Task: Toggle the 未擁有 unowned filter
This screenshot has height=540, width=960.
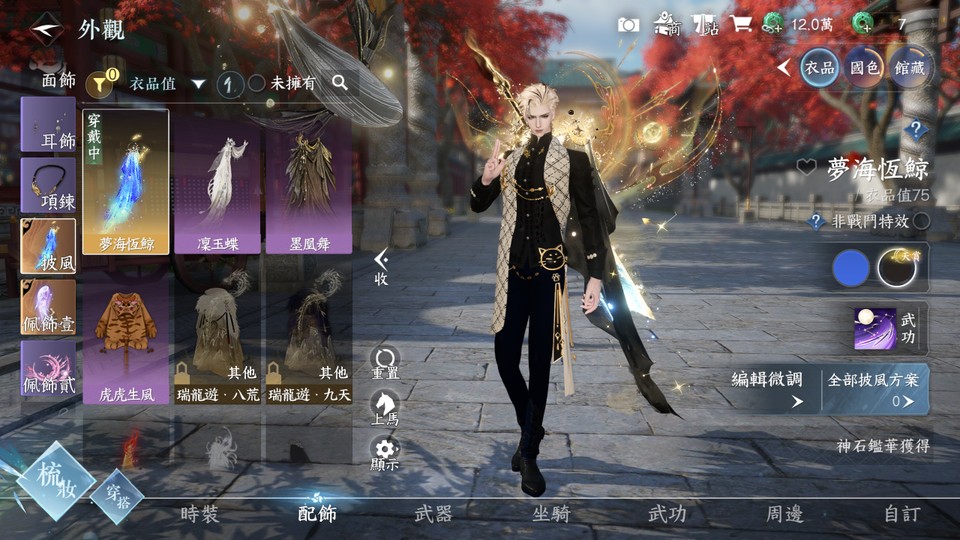Action: [x=257, y=84]
